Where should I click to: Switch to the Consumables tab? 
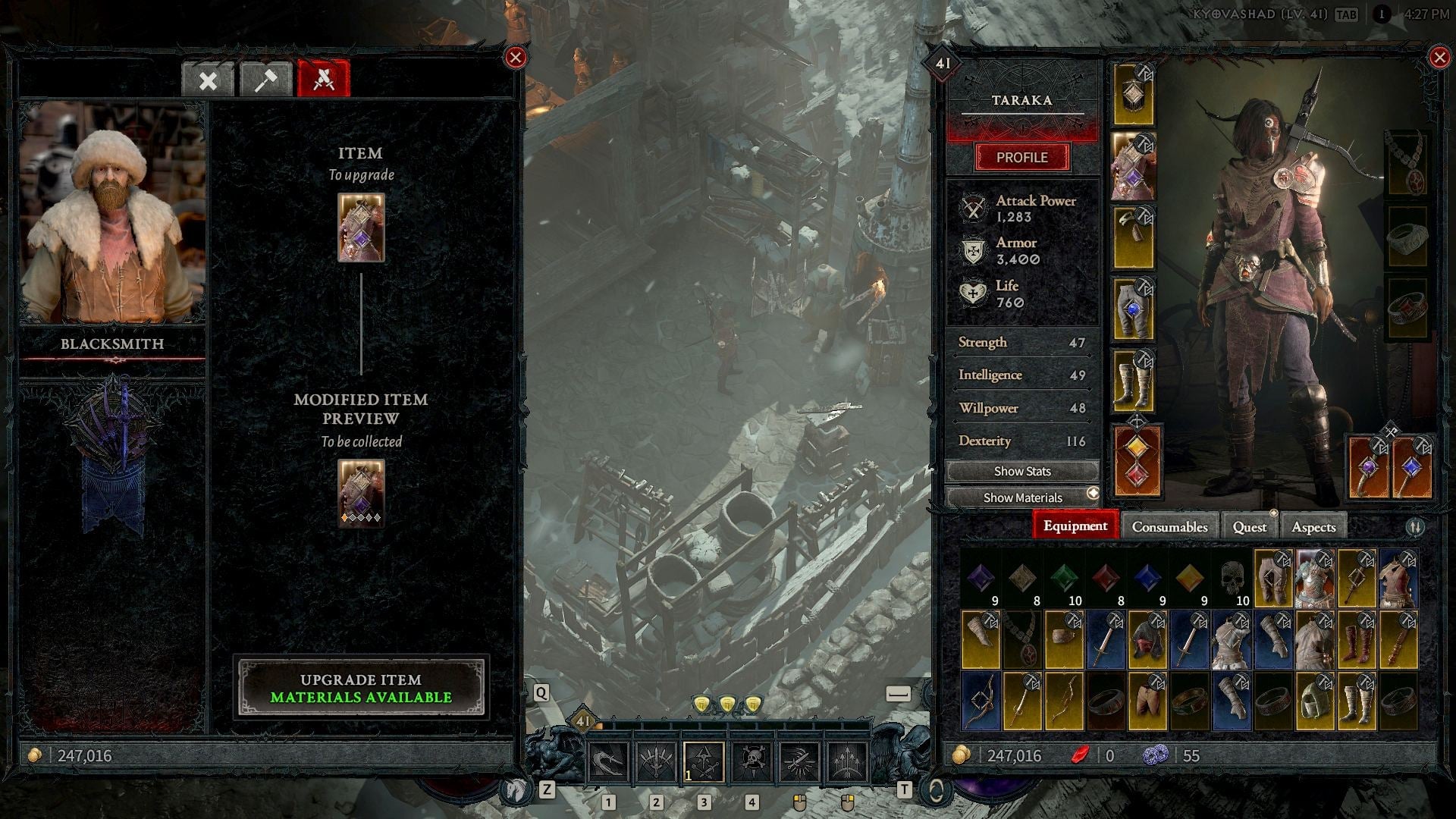[1169, 526]
